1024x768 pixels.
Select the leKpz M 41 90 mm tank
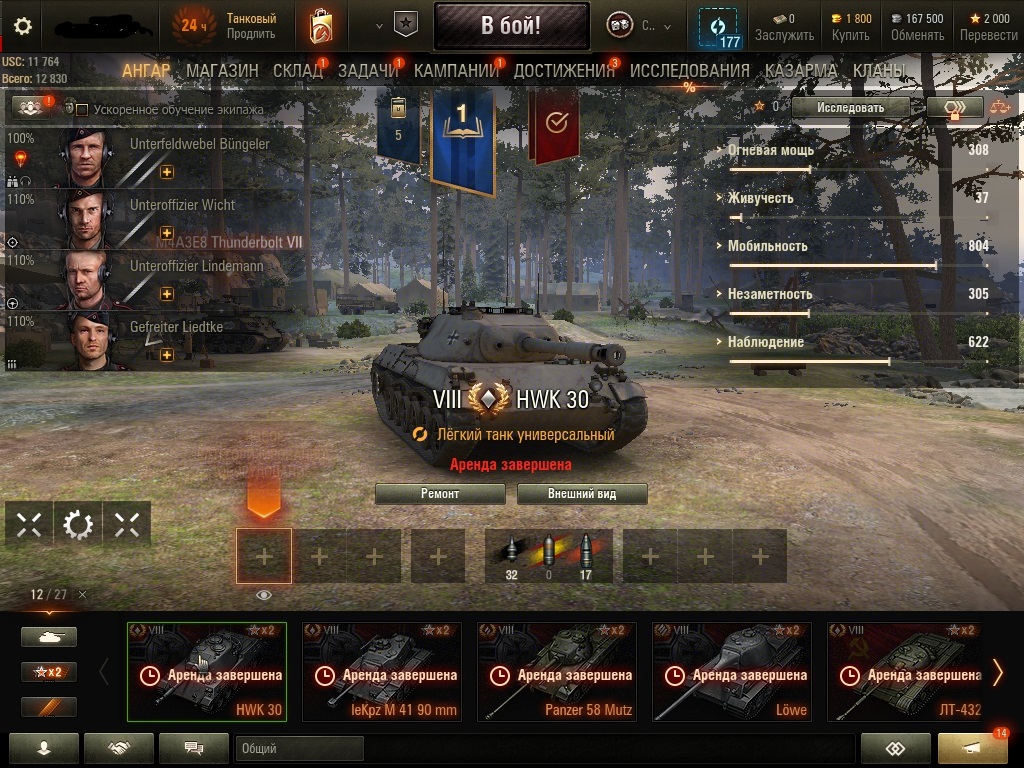point(382,672)
